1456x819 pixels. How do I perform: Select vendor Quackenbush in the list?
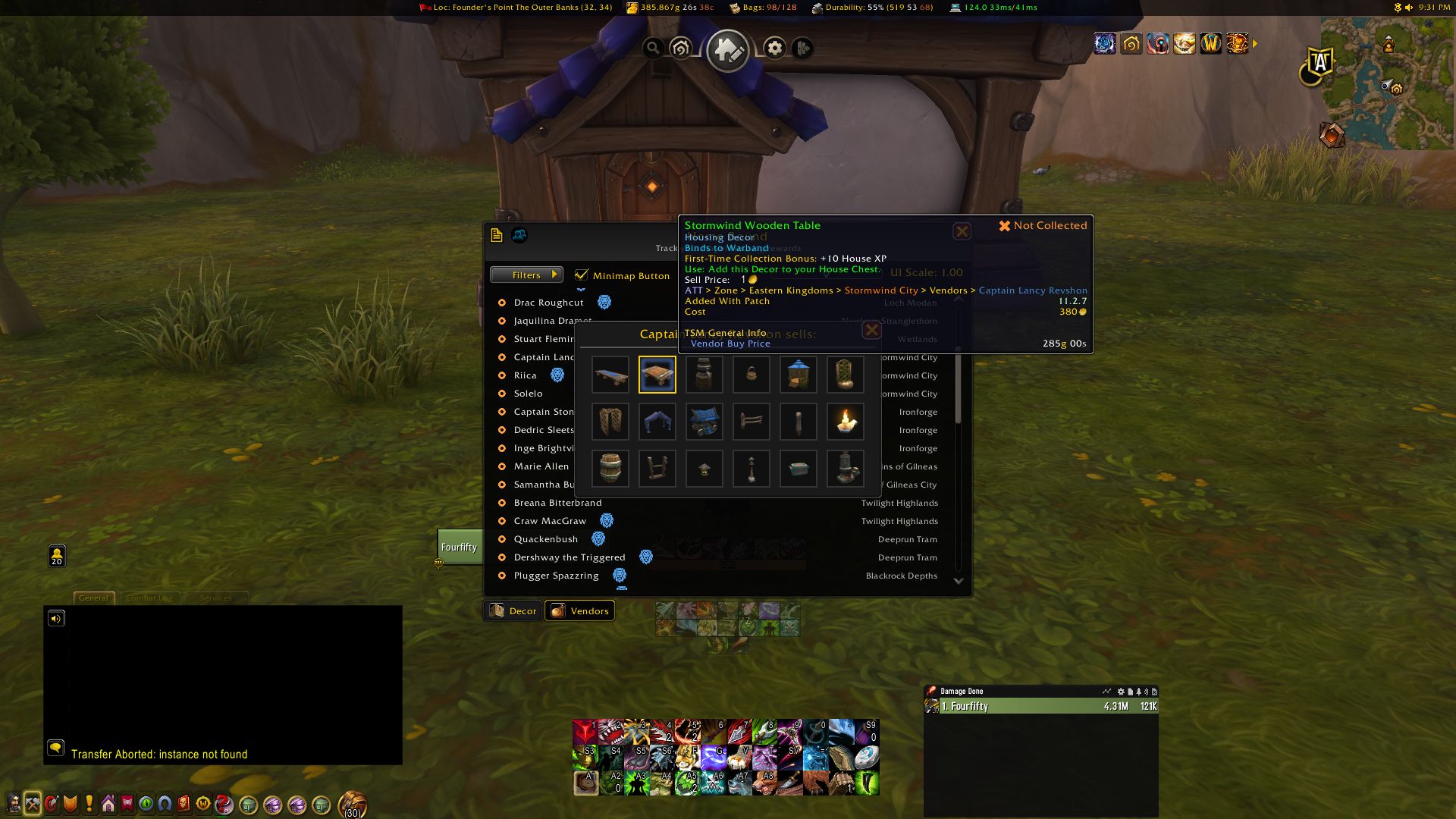click(545, 539)
